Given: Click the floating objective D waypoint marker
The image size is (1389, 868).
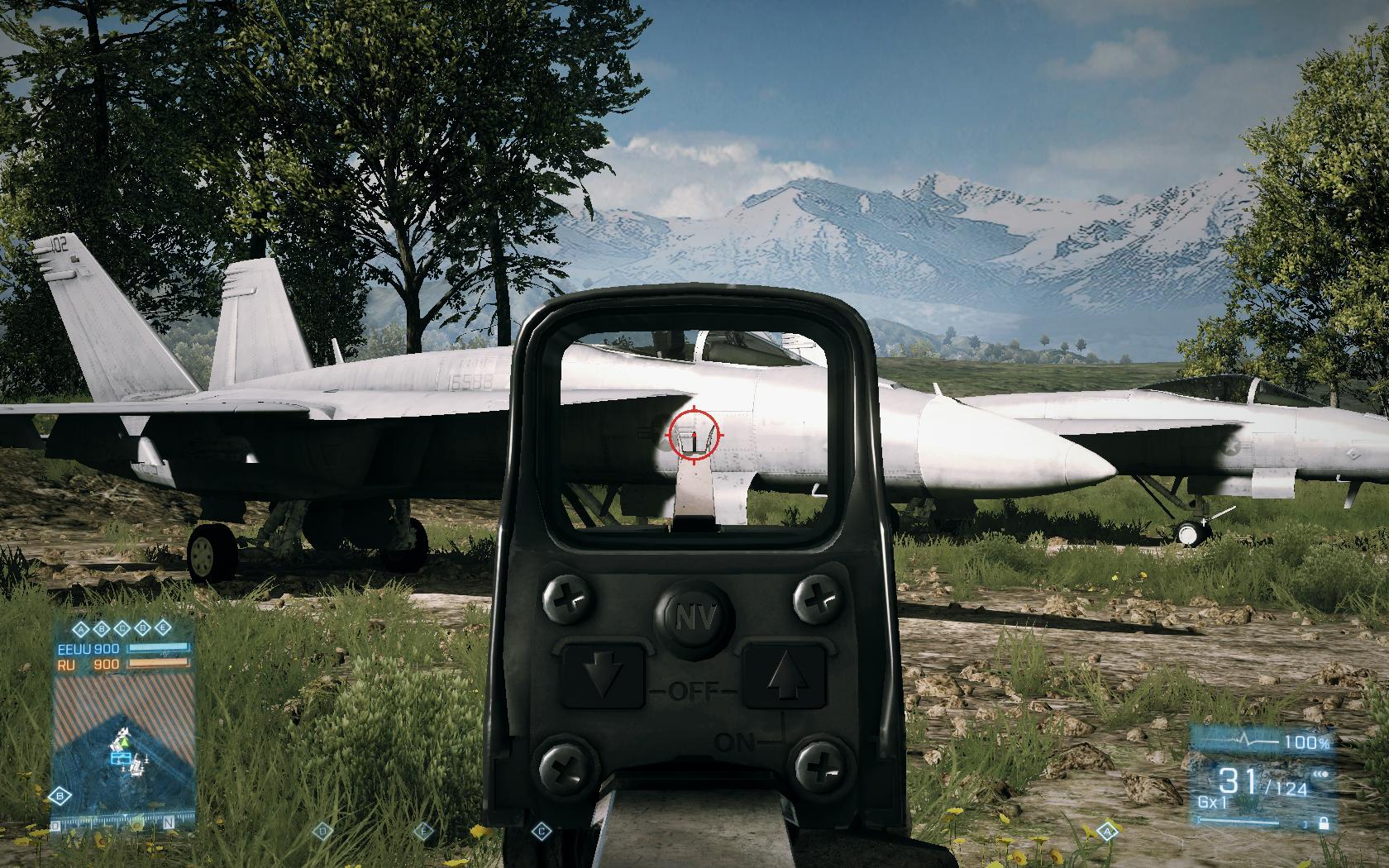Looking at the screenshot, I should pos(324,829).
